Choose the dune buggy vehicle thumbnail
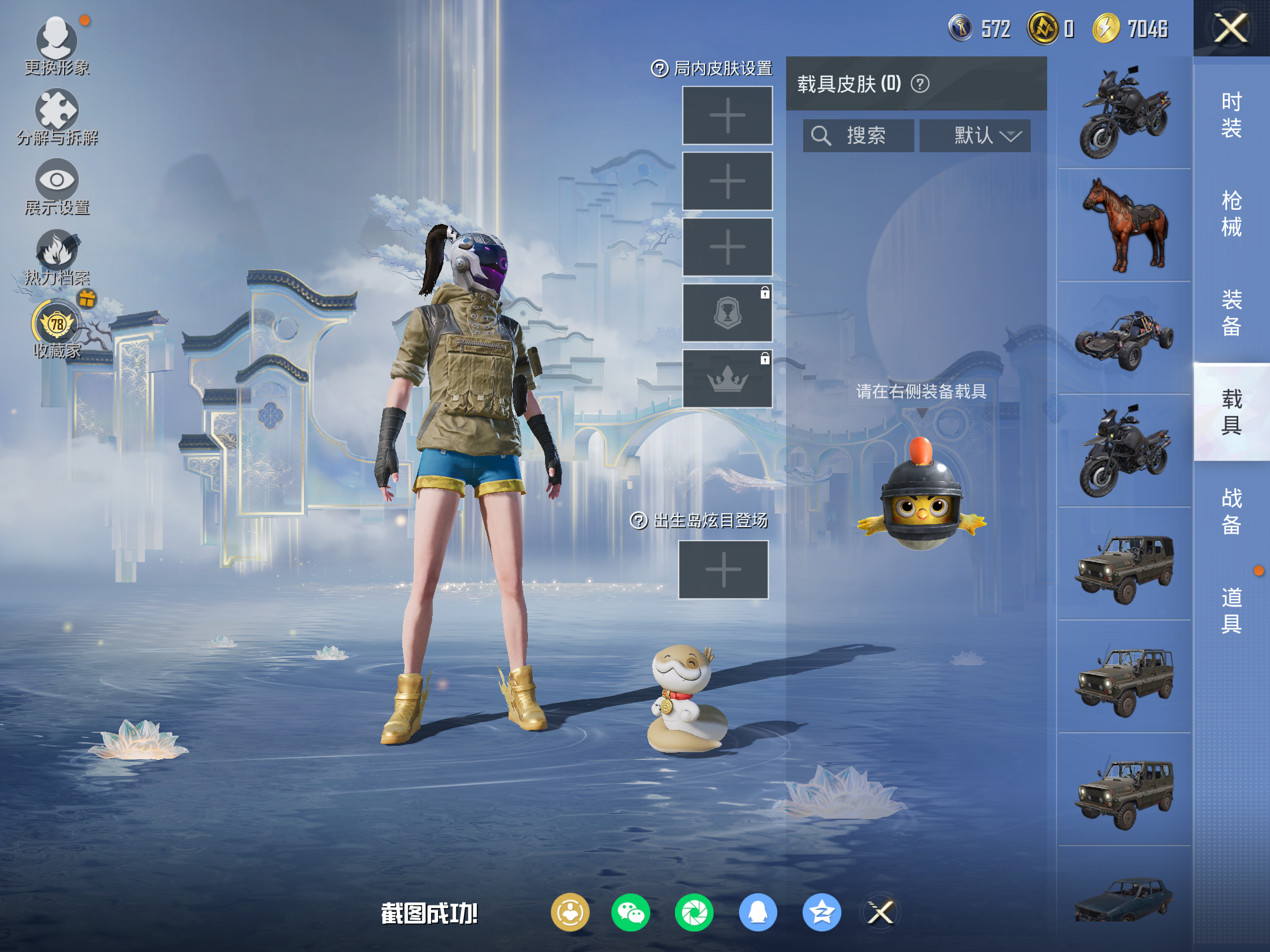This screenshot has width=1270, height=952. point(1124,338)
